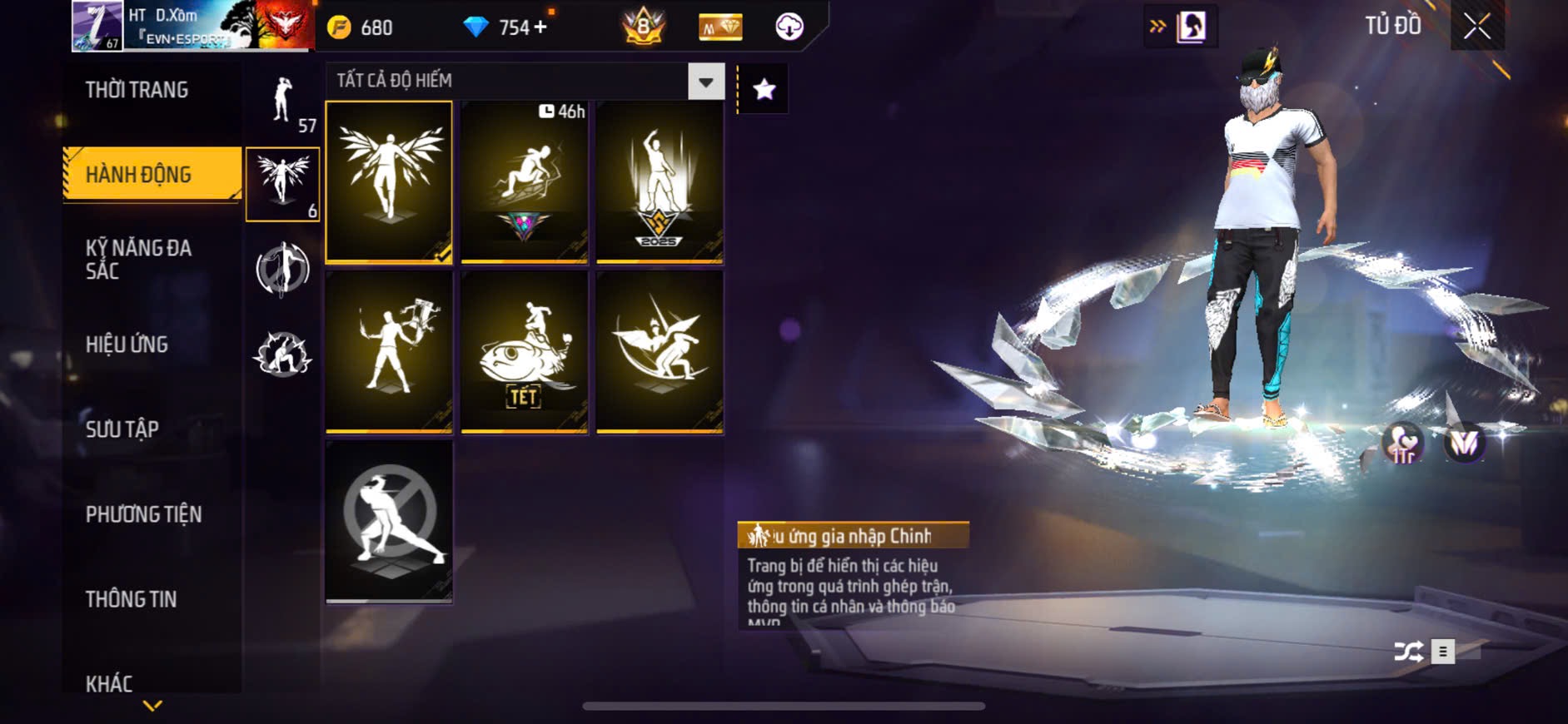The width and height of the screenshot is (1568, 724).
Task: Close the Tủ Đồ wardrobe screen
Action: [1476, 27]
